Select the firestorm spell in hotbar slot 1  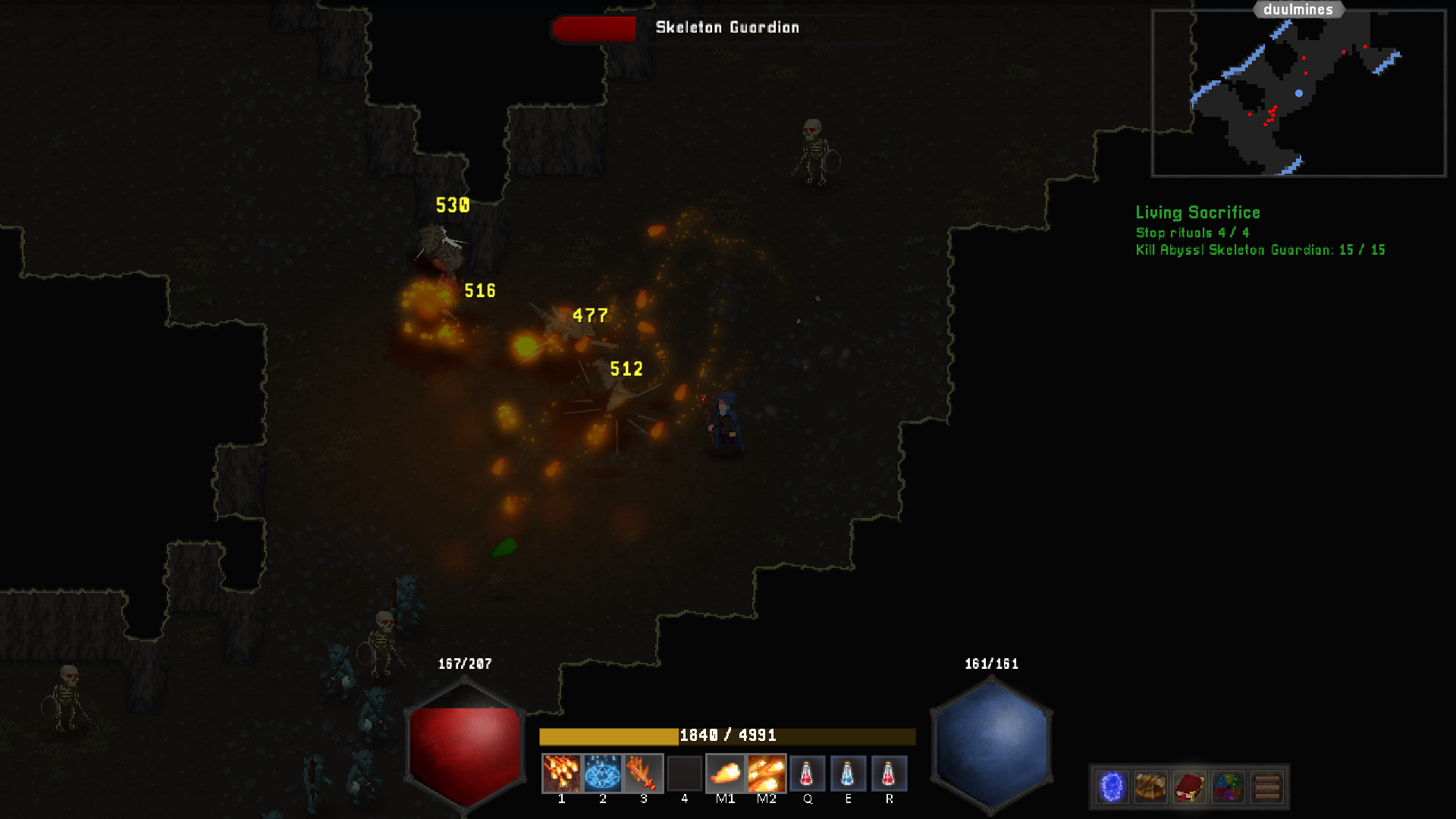[562, 773]
